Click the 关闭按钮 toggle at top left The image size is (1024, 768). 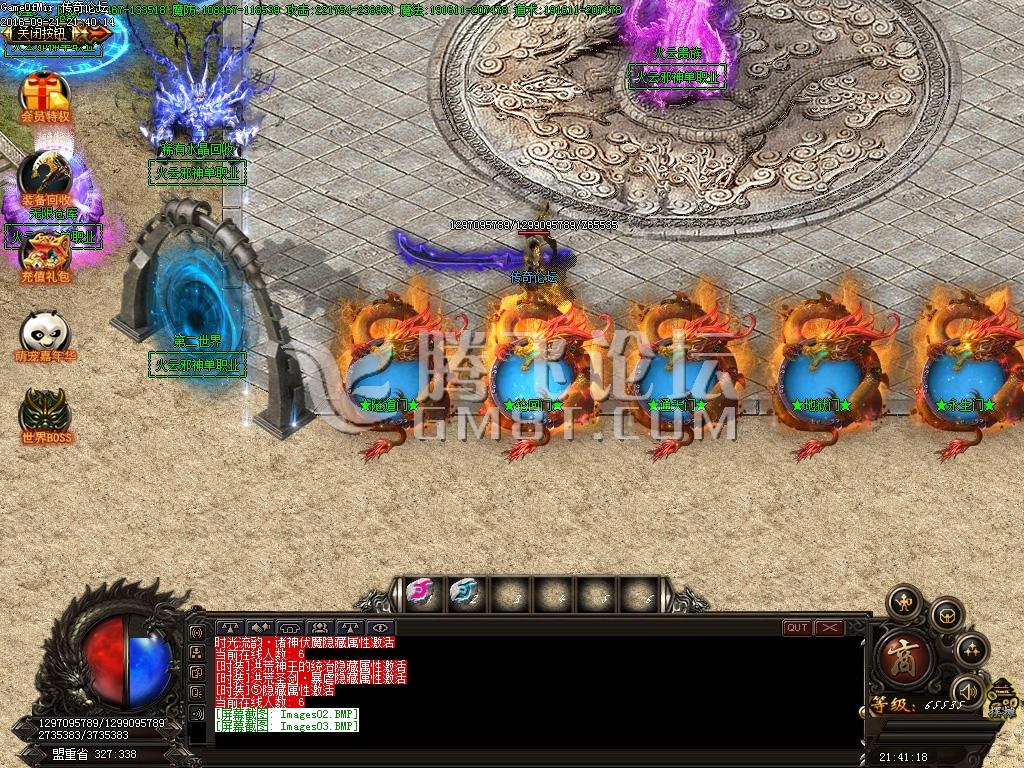tap(45, 33)
